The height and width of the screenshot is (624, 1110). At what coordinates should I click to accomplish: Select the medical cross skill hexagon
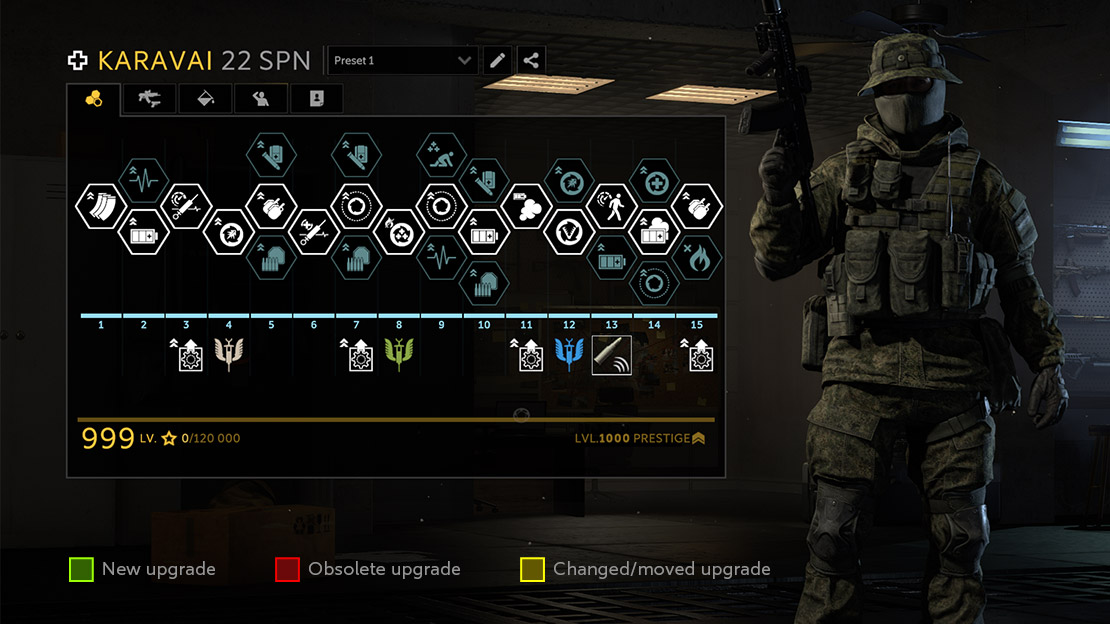point(654,181)
